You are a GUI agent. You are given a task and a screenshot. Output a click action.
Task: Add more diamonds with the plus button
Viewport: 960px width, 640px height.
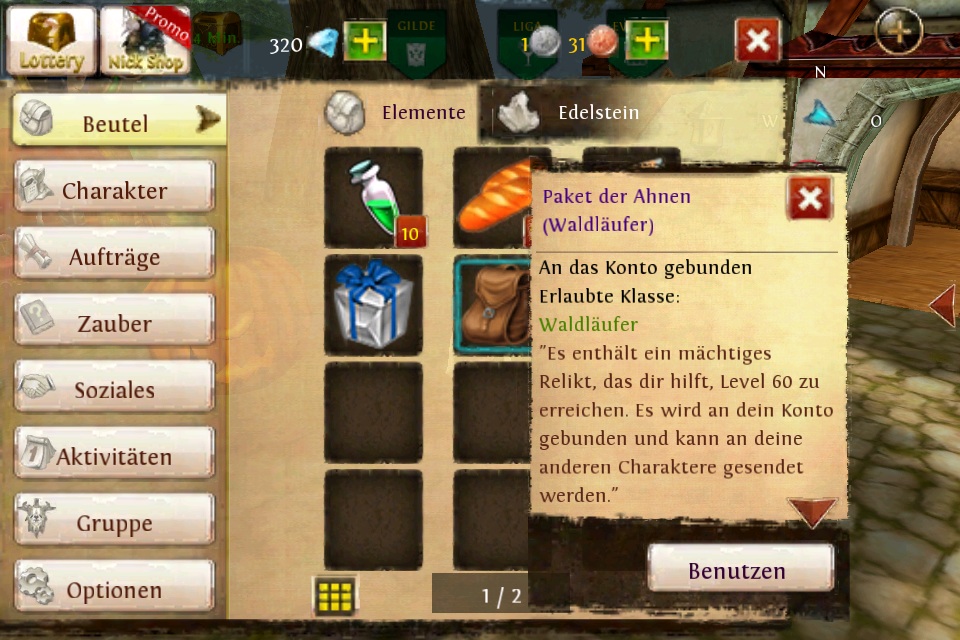[x=365, y=41]
